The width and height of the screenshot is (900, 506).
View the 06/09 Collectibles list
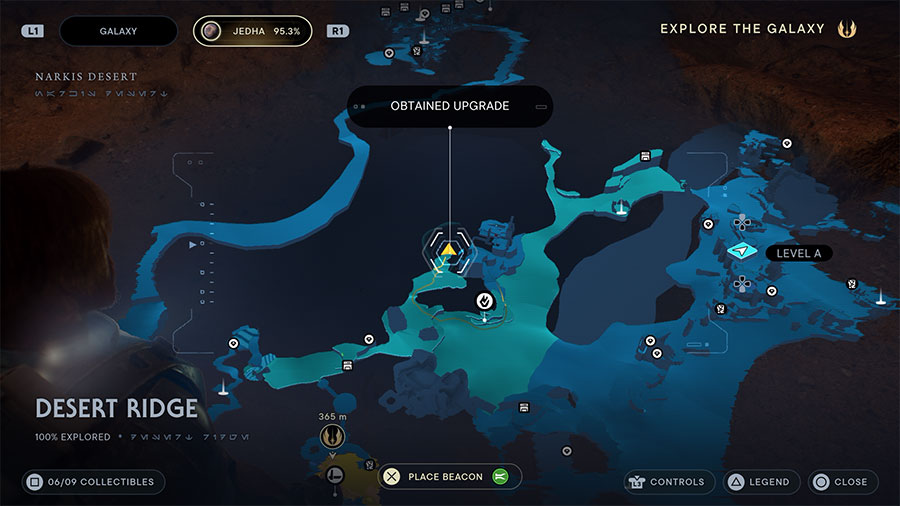click(x=93, y=482)
